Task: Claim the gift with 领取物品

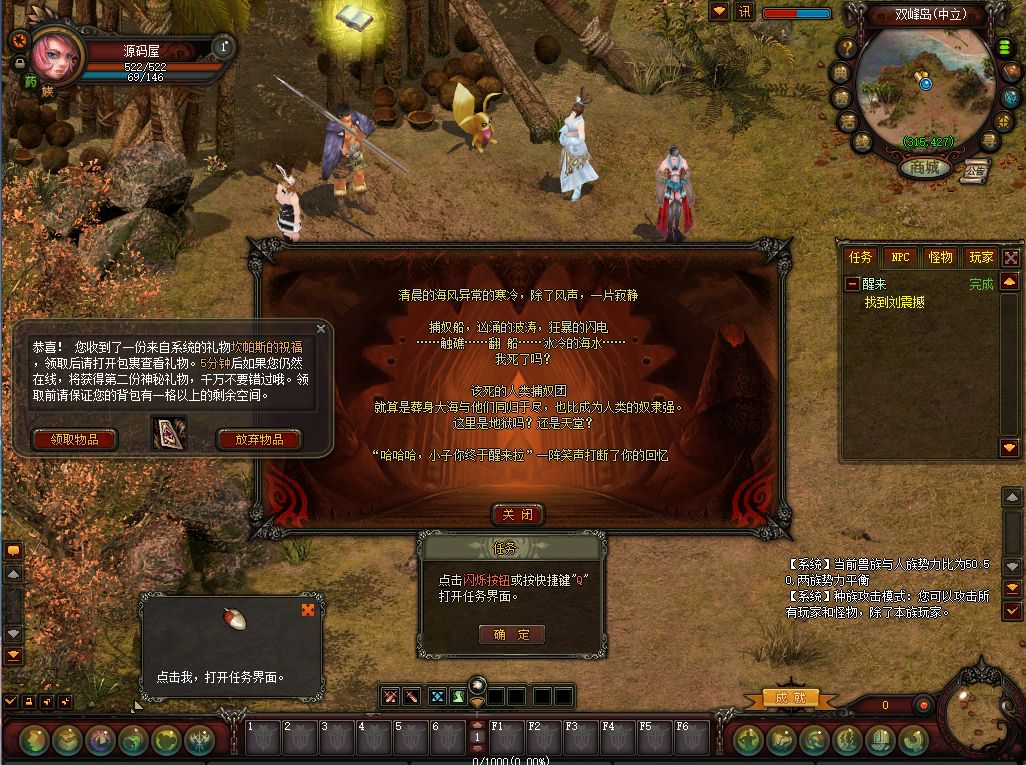Action: (74, 439)
